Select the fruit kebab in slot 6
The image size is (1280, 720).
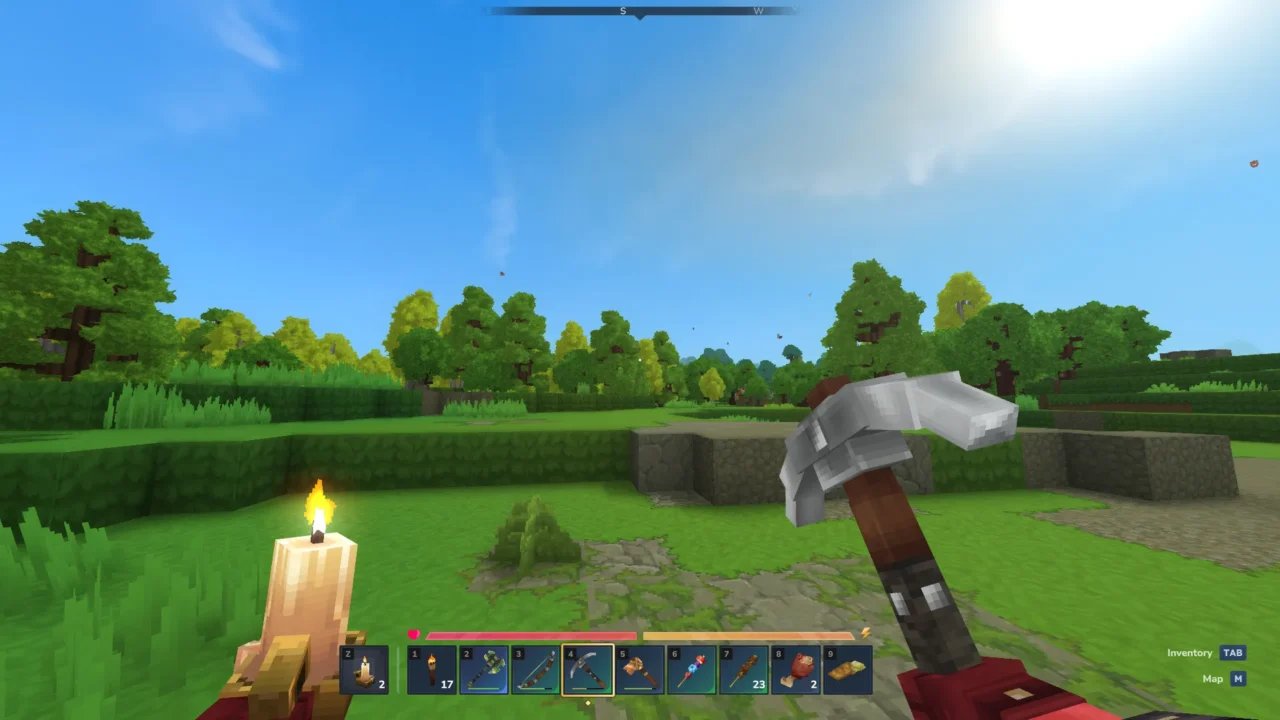coord(692,670)
